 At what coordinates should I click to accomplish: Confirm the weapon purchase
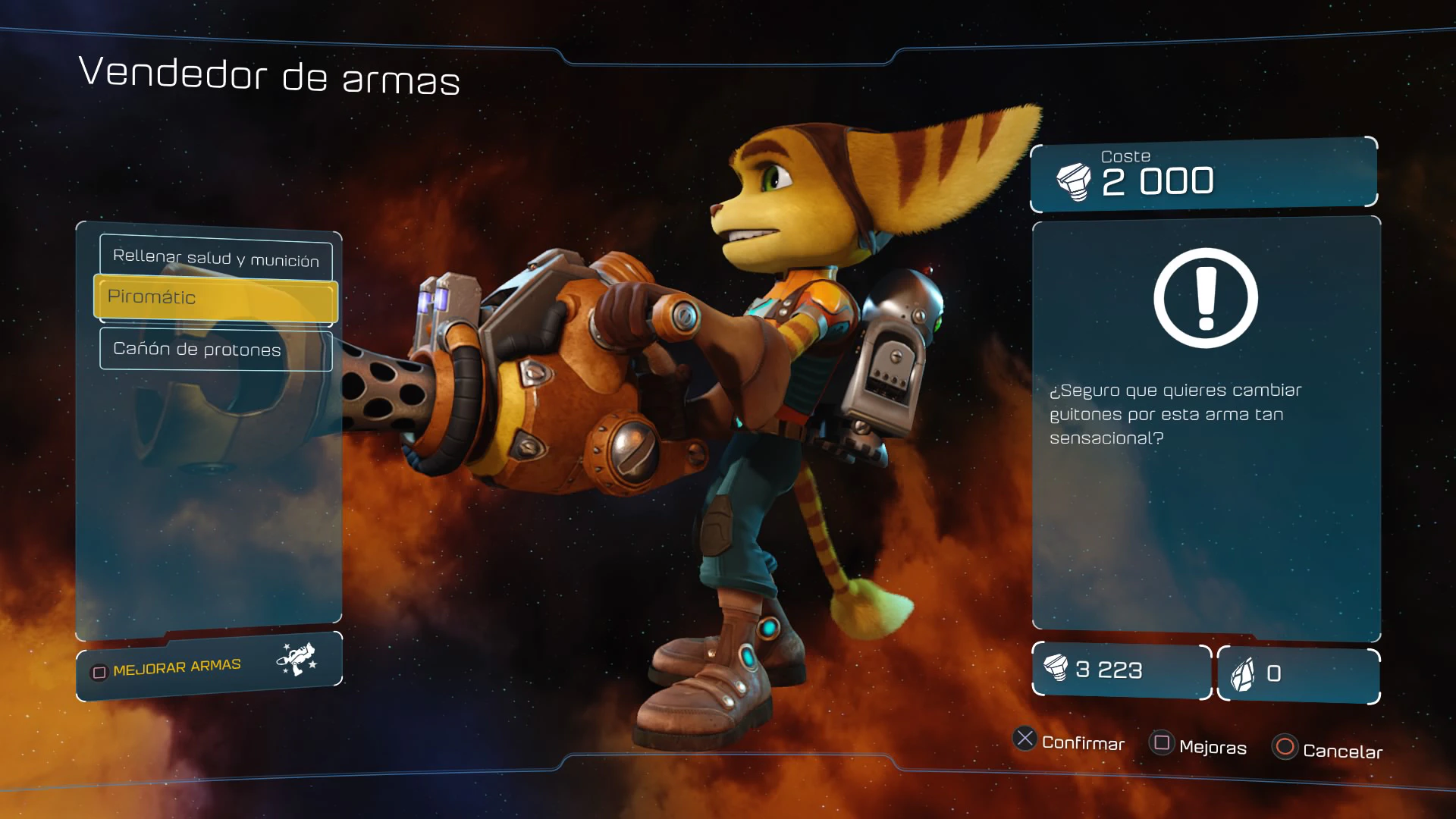(1069, 741)
